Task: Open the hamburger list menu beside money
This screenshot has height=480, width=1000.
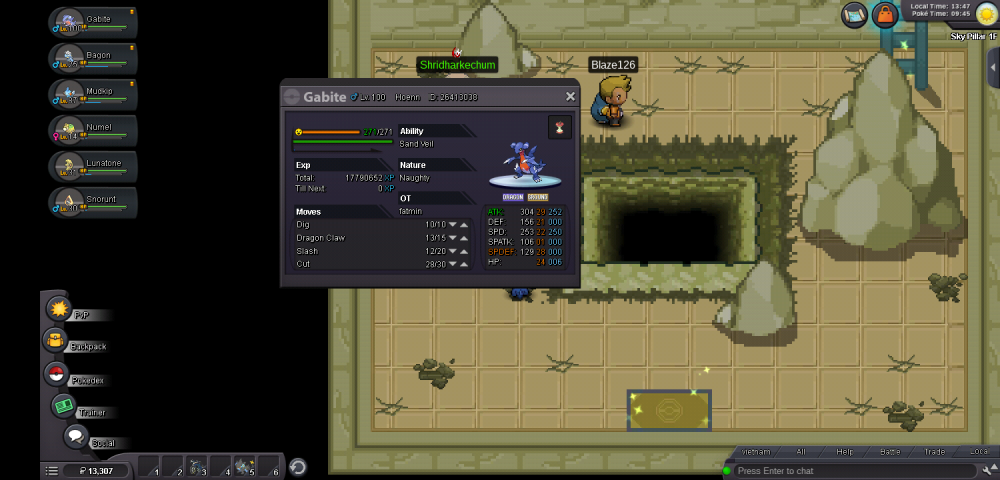Action: pos(51,470)
